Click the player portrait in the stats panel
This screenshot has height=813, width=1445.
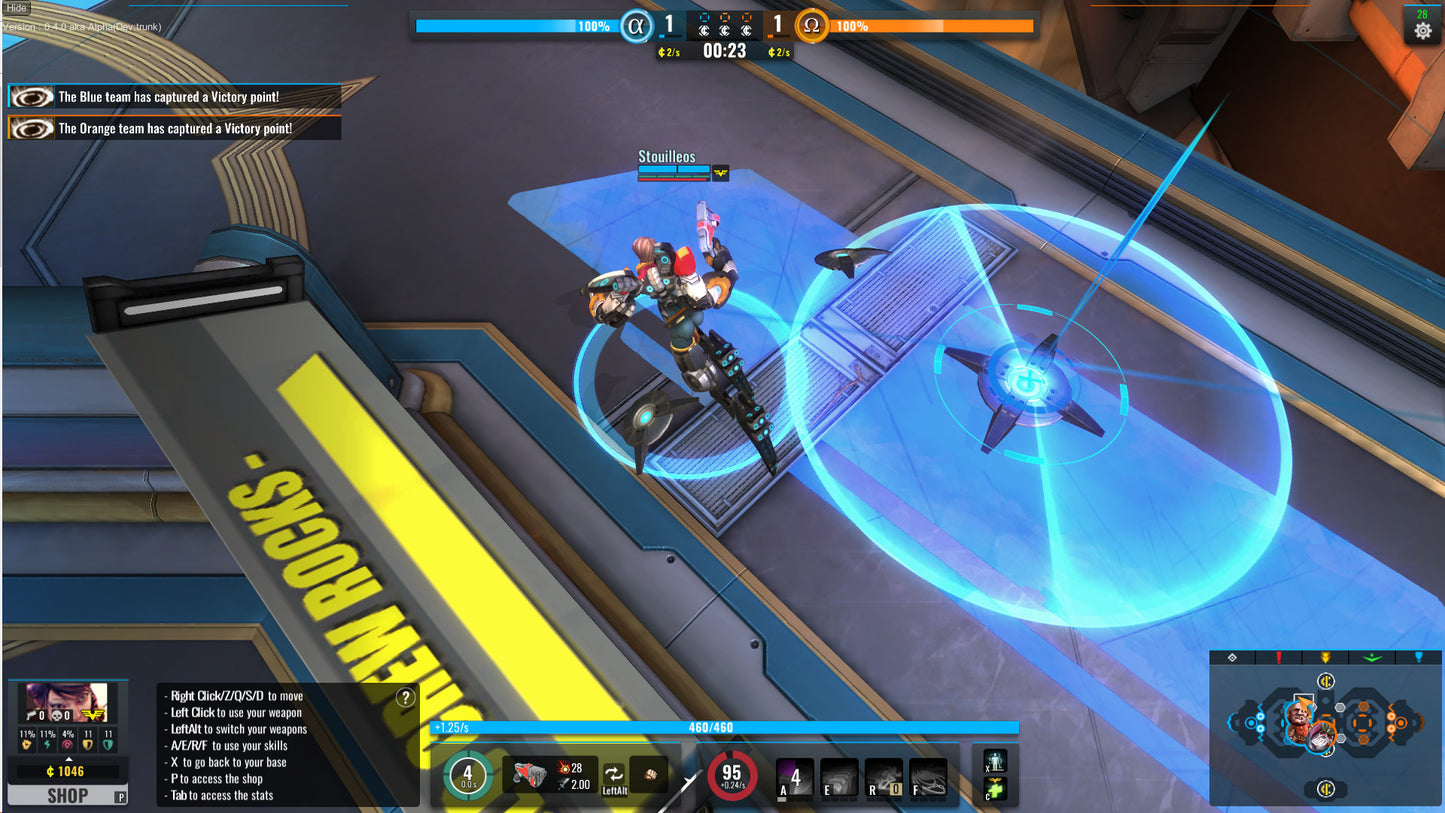[66, 703]
